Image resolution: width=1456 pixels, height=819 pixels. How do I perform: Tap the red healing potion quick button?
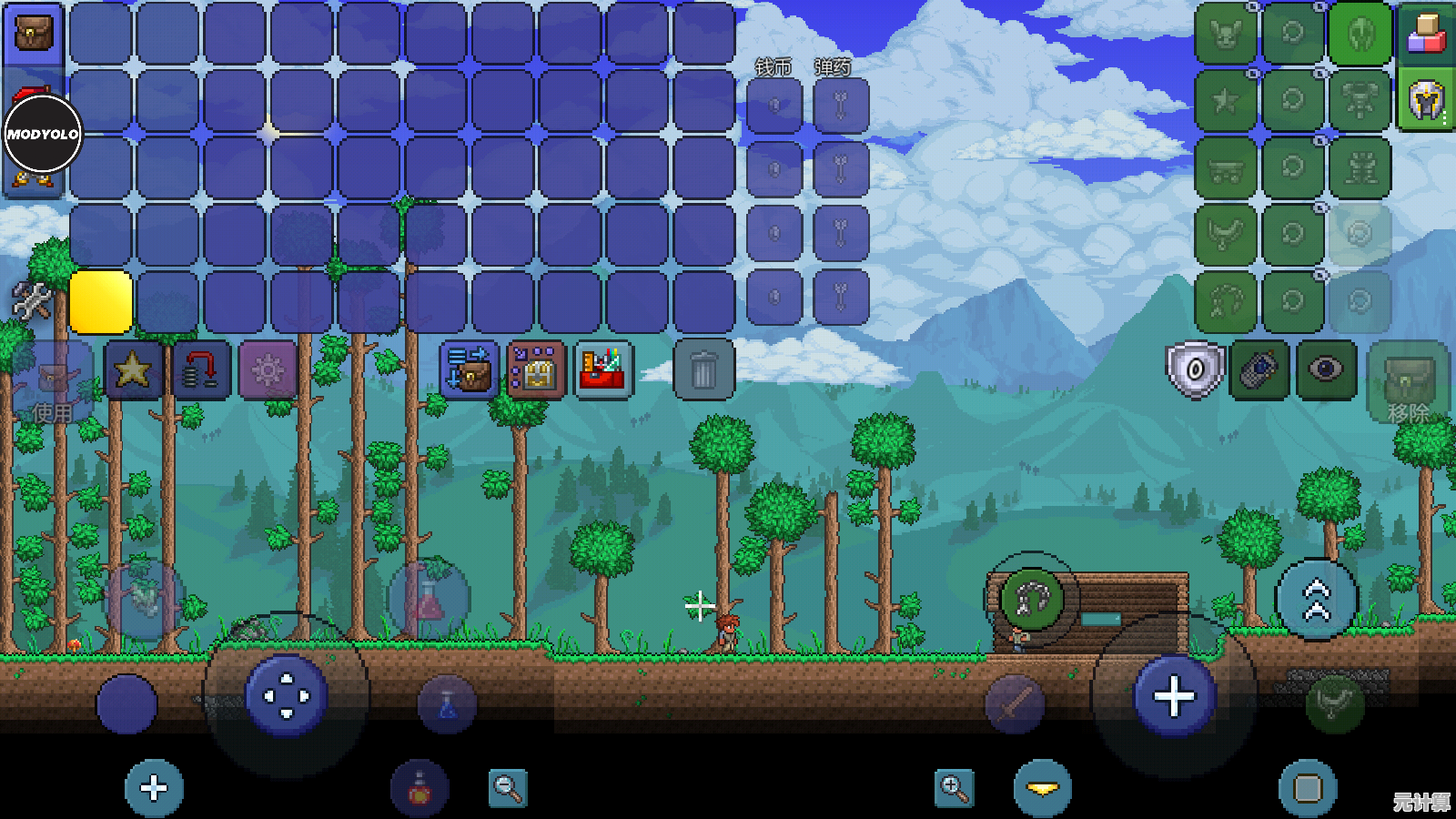click(x=420, y=788)
